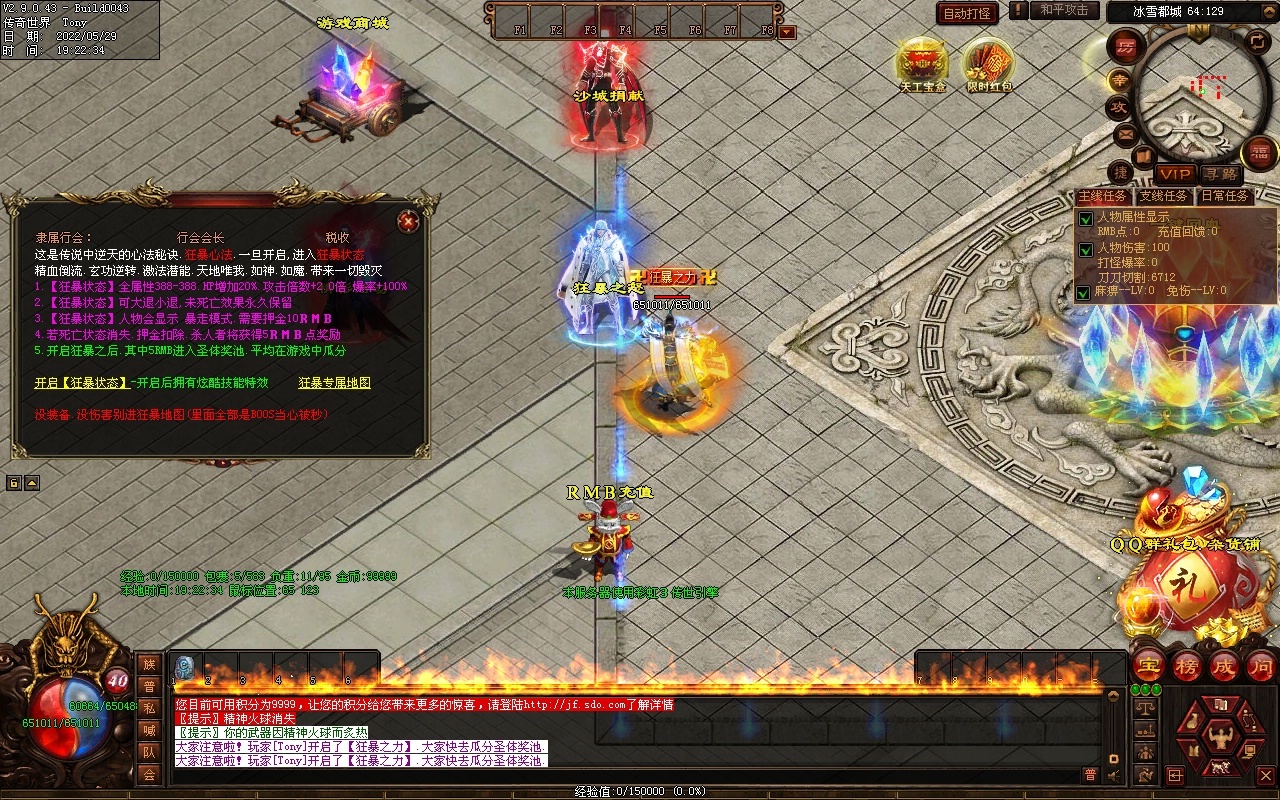The image size is (1280, 800).
Task: Switch to the 支线任务 tab
Action: 1163,196
